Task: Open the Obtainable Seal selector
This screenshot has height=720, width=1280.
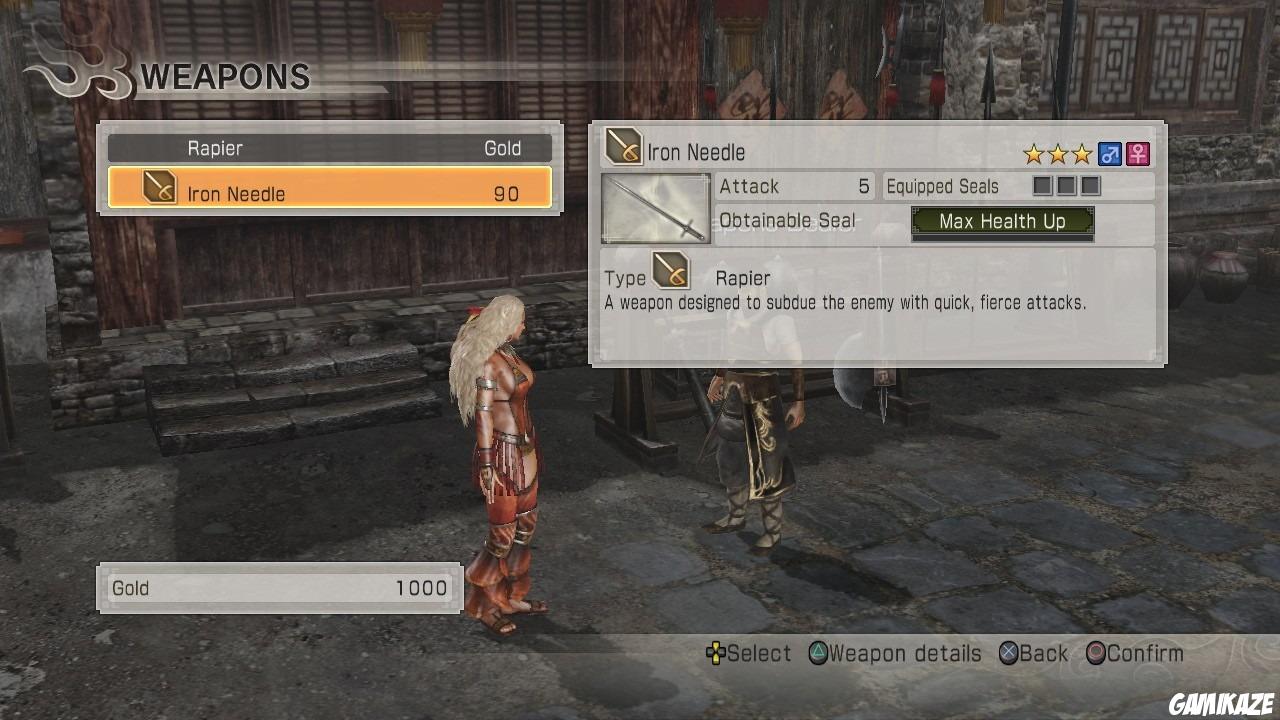Action: 788,221
